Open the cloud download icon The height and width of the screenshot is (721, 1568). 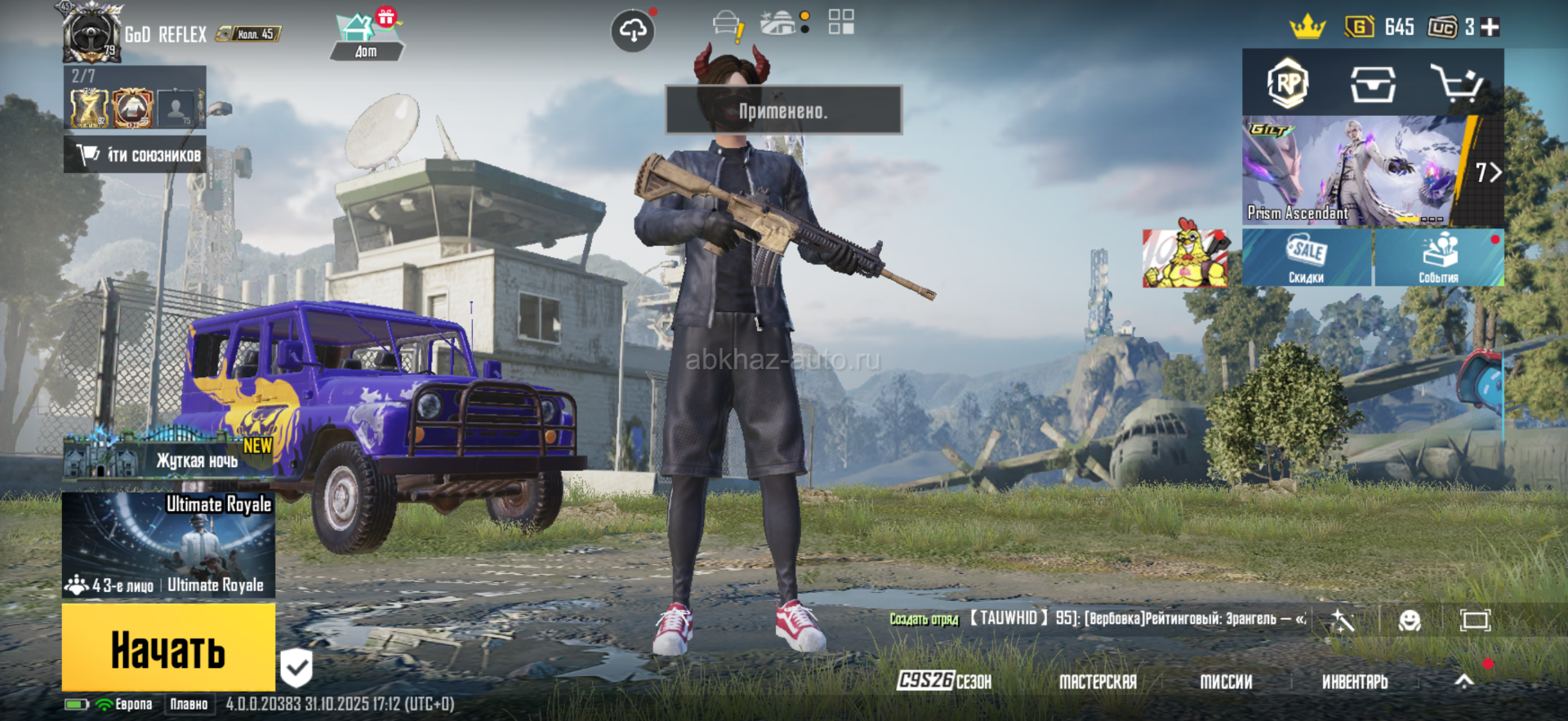(x=633, y=32)
